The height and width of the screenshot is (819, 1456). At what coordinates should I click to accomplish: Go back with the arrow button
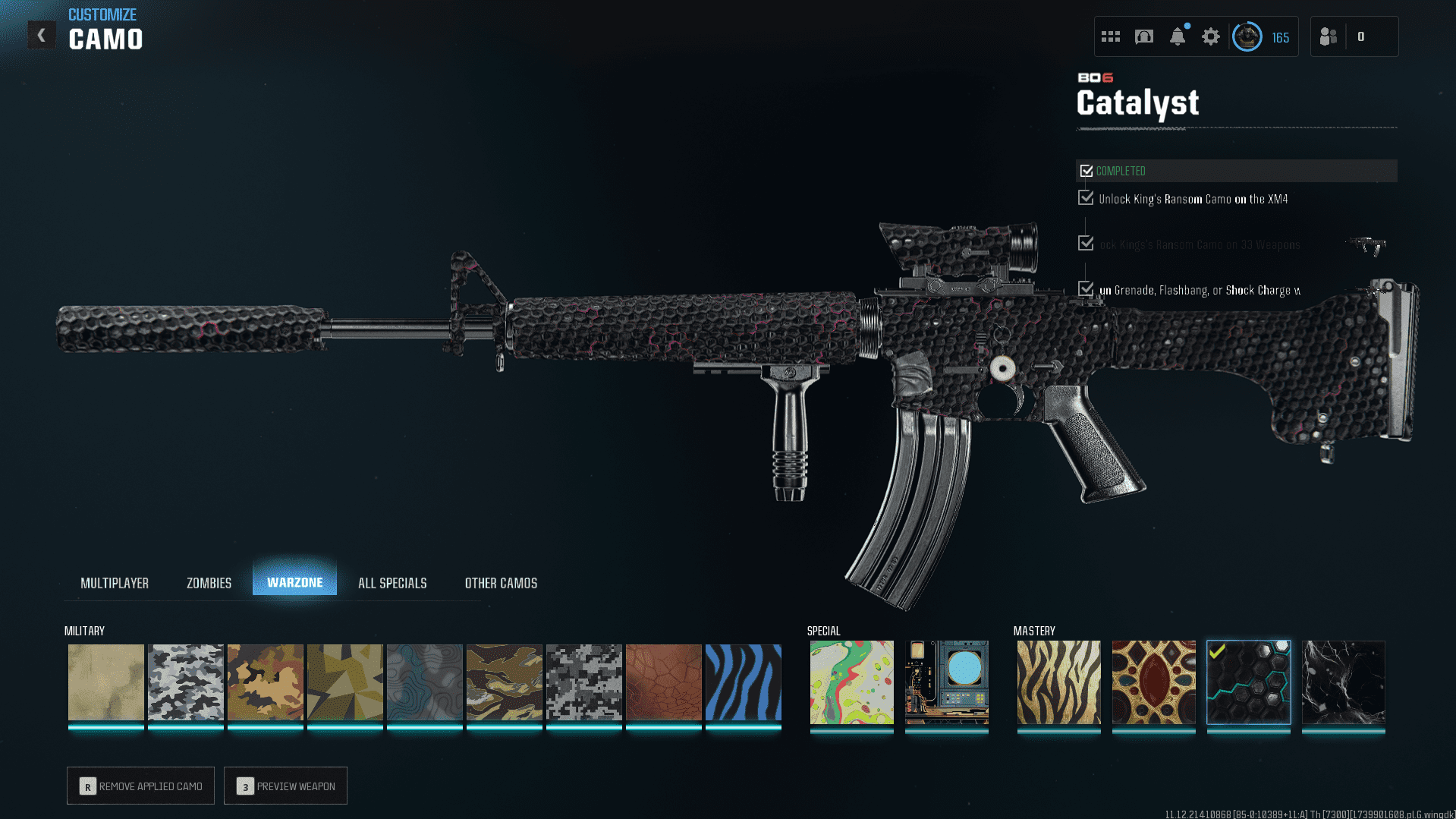42,35
